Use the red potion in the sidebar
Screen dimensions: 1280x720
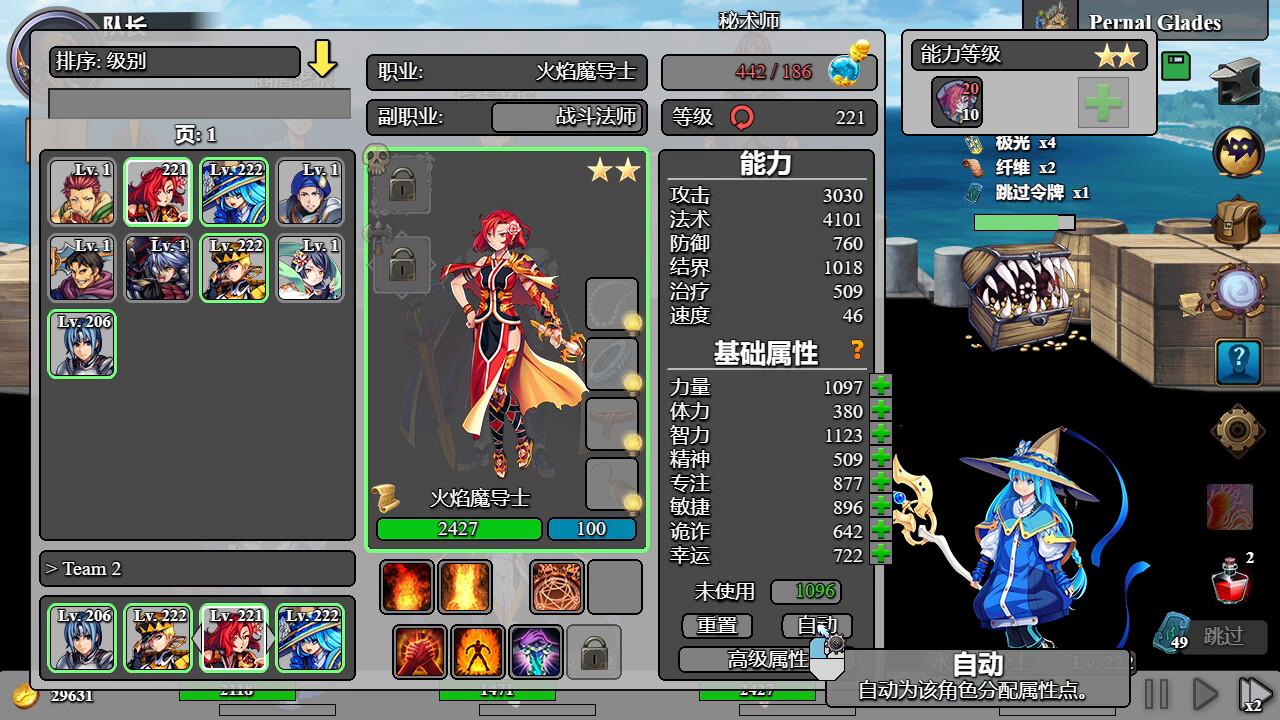[x=1228, y=583]
